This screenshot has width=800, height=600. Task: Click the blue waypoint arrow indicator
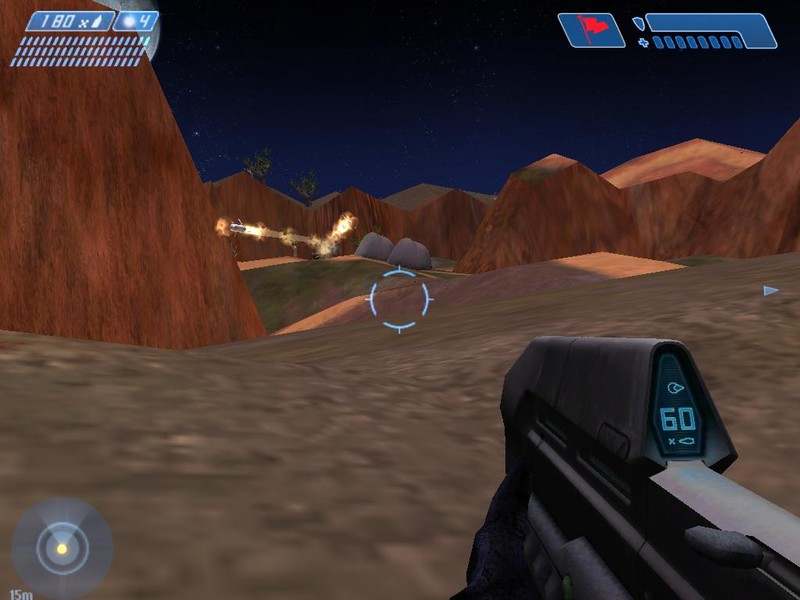pos(770,291)
